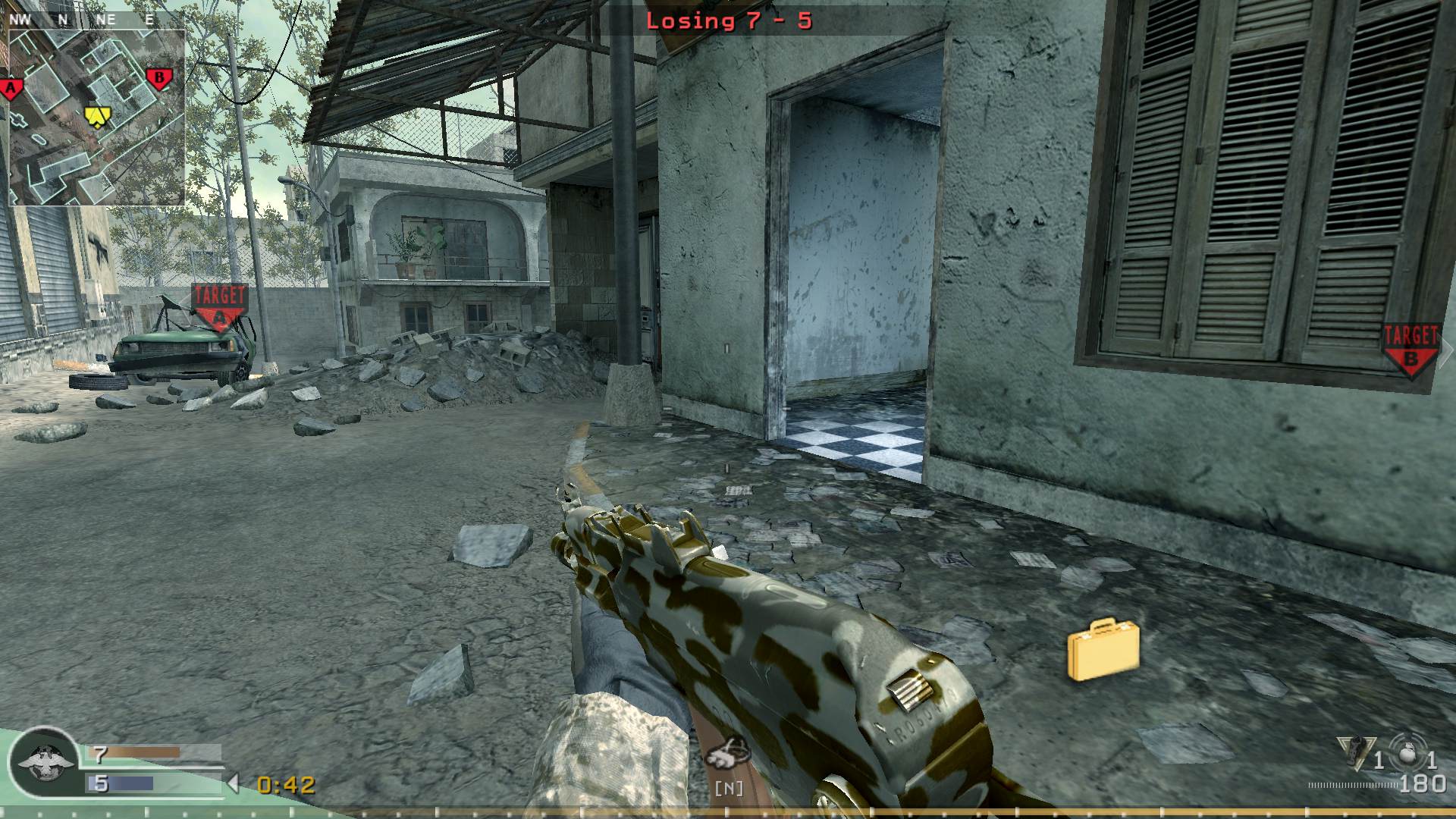Click the night vision goggles icon
The image size is (1456, 819).
coord(728,752)
